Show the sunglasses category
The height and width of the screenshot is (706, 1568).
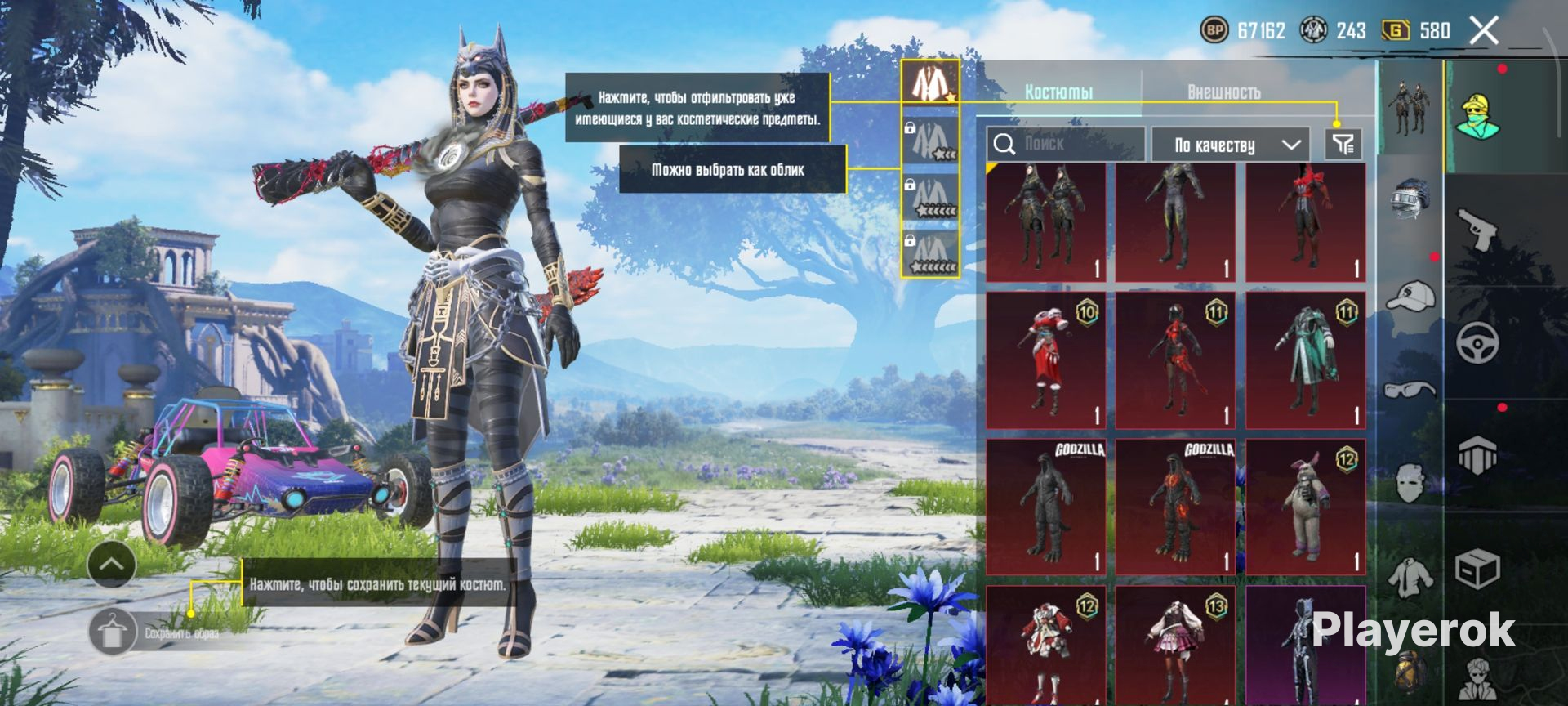coord(1411,389)
